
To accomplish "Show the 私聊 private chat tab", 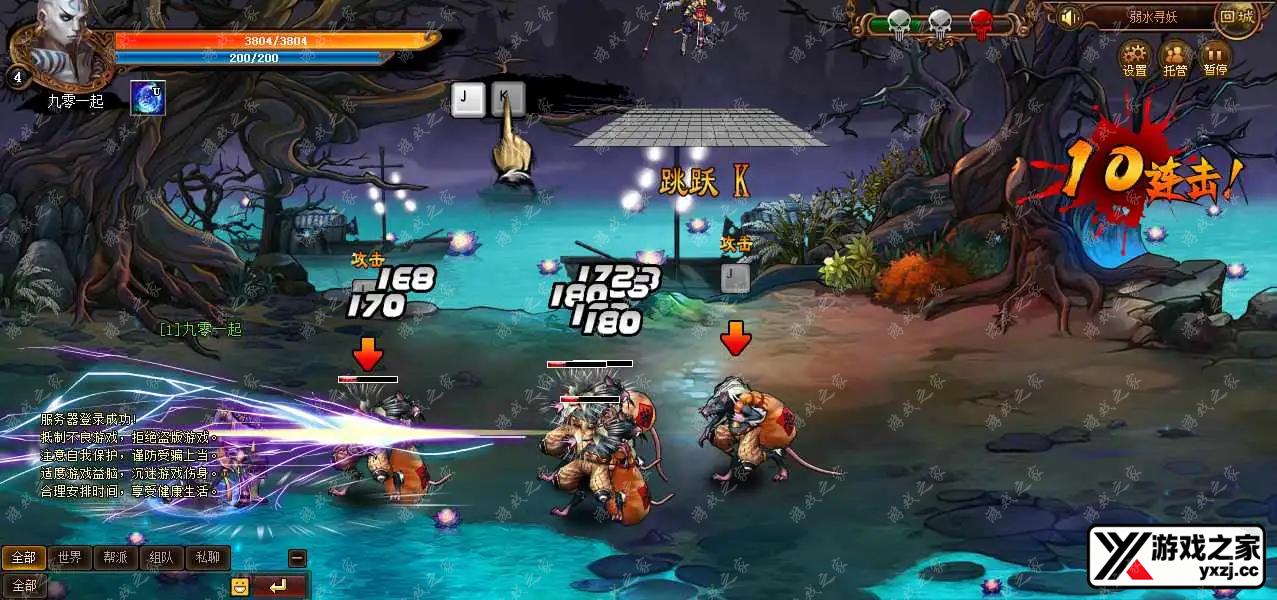I will click(207, 557).
